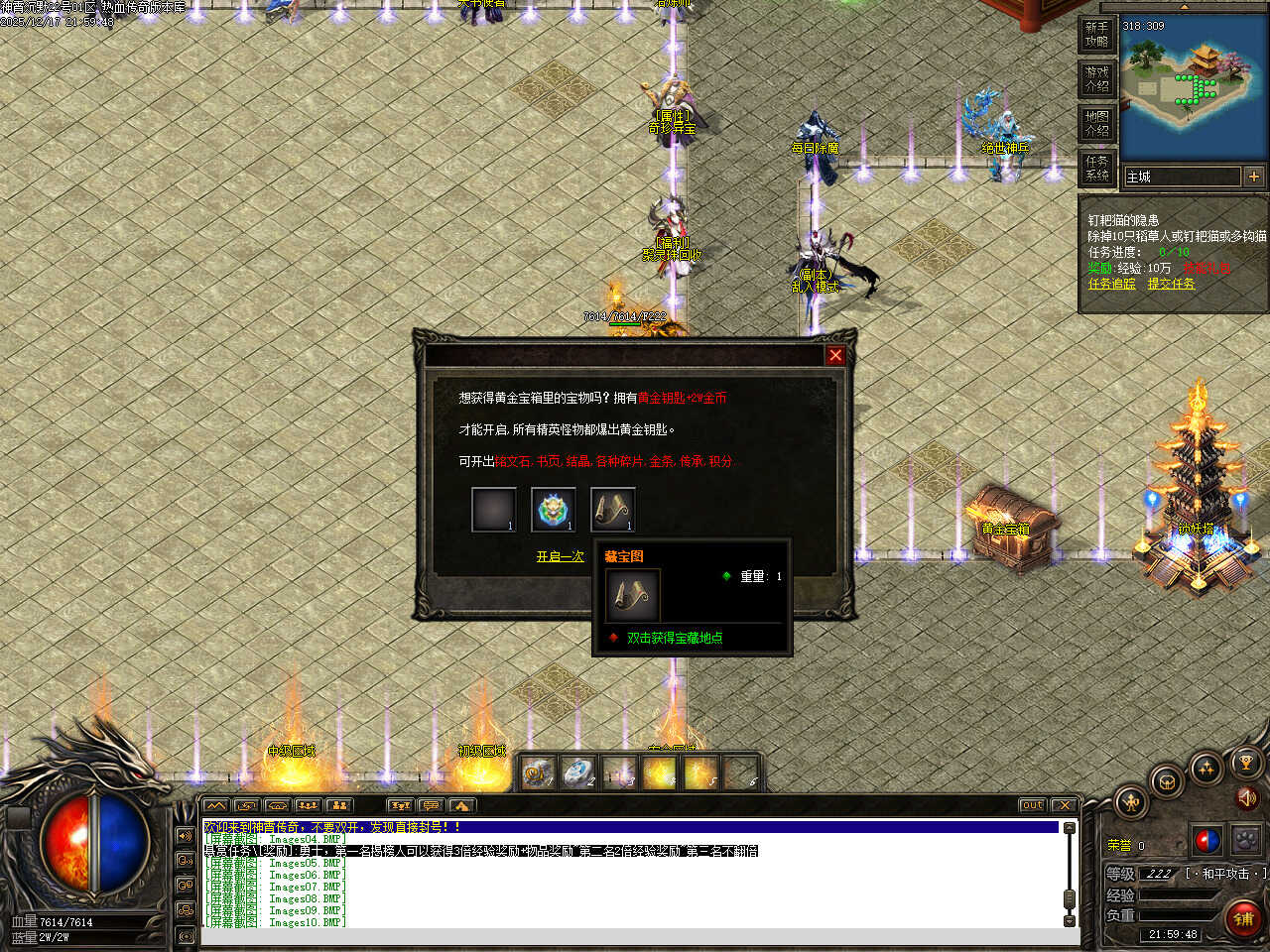Click the 提交任务 submit quest link

(1172, 284)
